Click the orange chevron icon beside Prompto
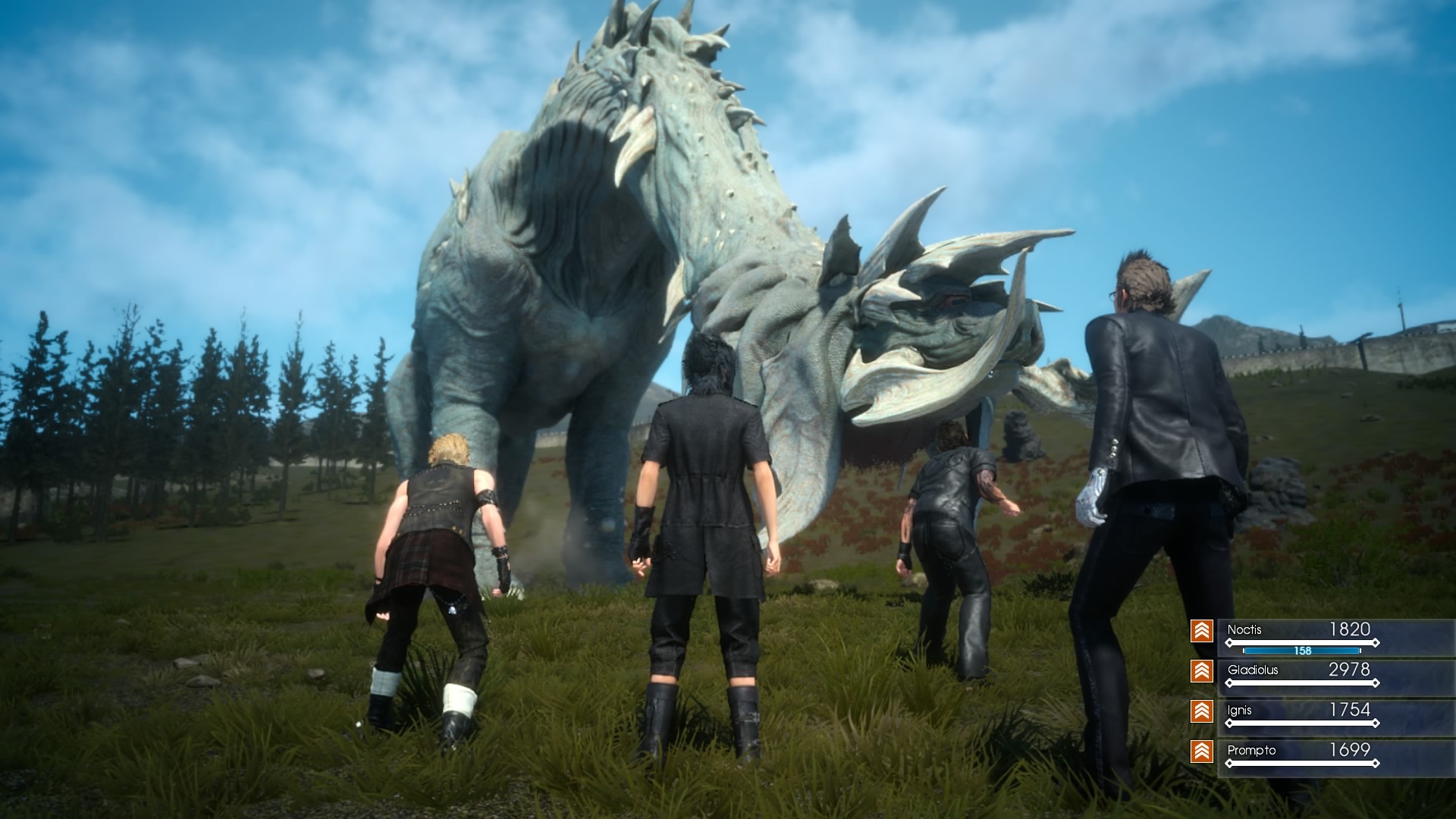This screenshot has width=1456, height=819. point(1202,752)
